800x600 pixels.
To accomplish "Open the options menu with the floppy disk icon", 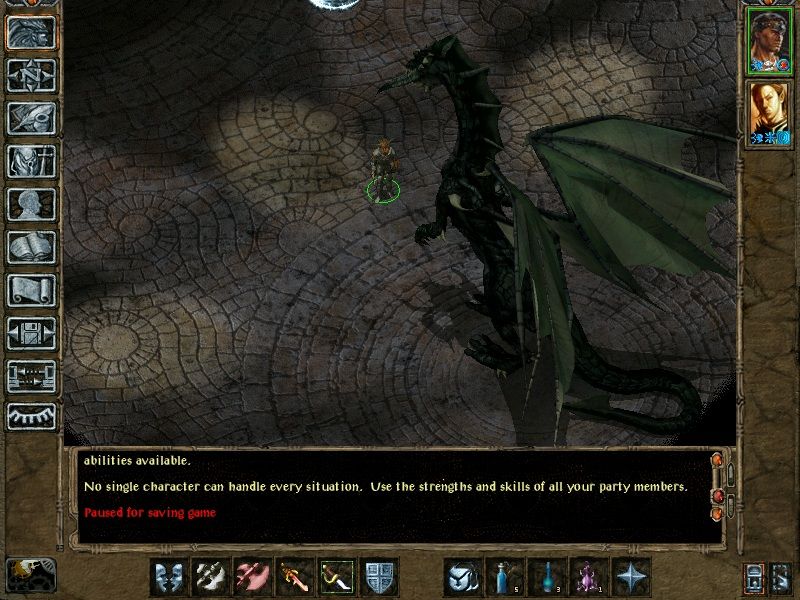I will [31, 333].
